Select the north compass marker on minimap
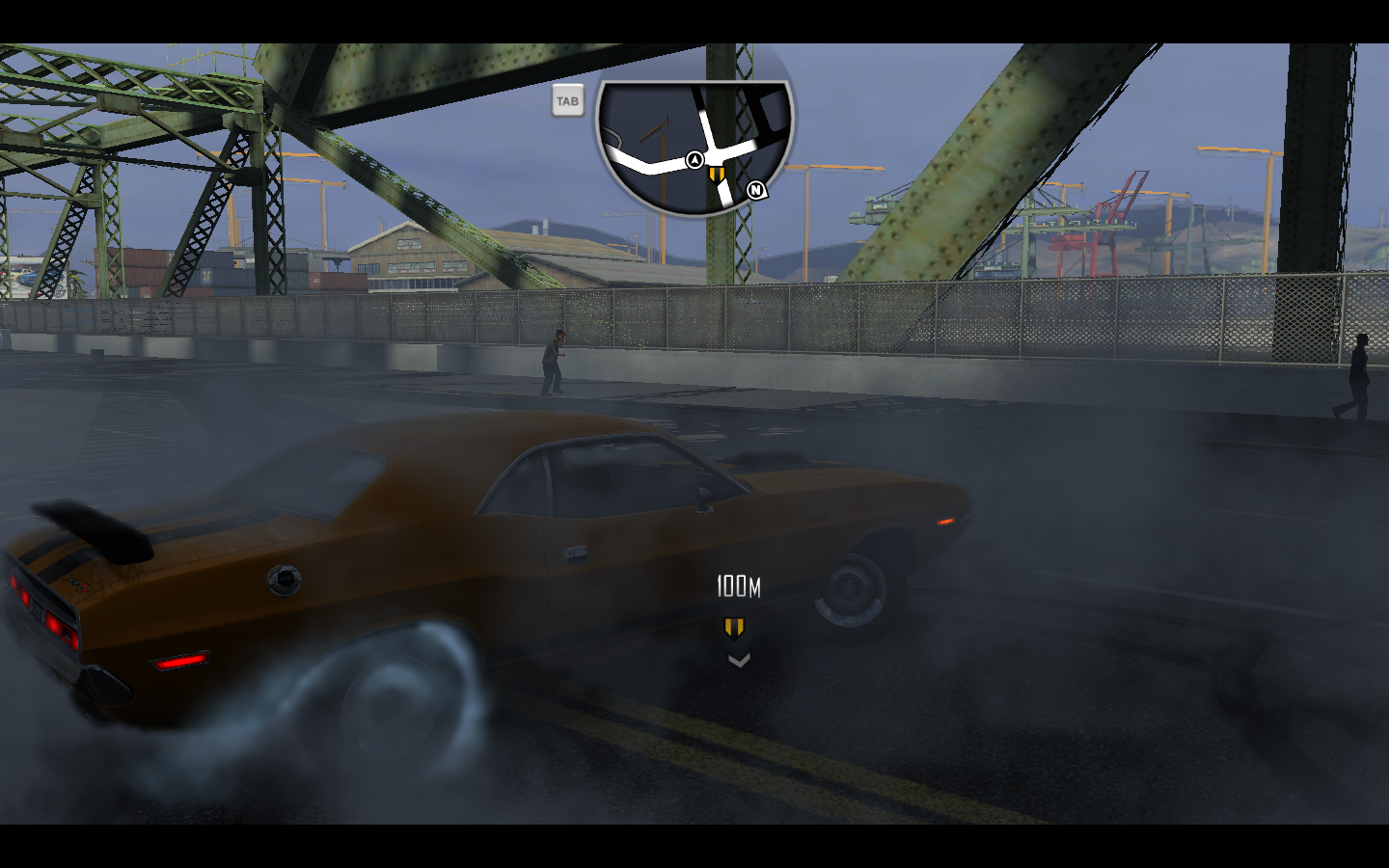Viewport: 1389px width, 868px height. coord(756,190)
